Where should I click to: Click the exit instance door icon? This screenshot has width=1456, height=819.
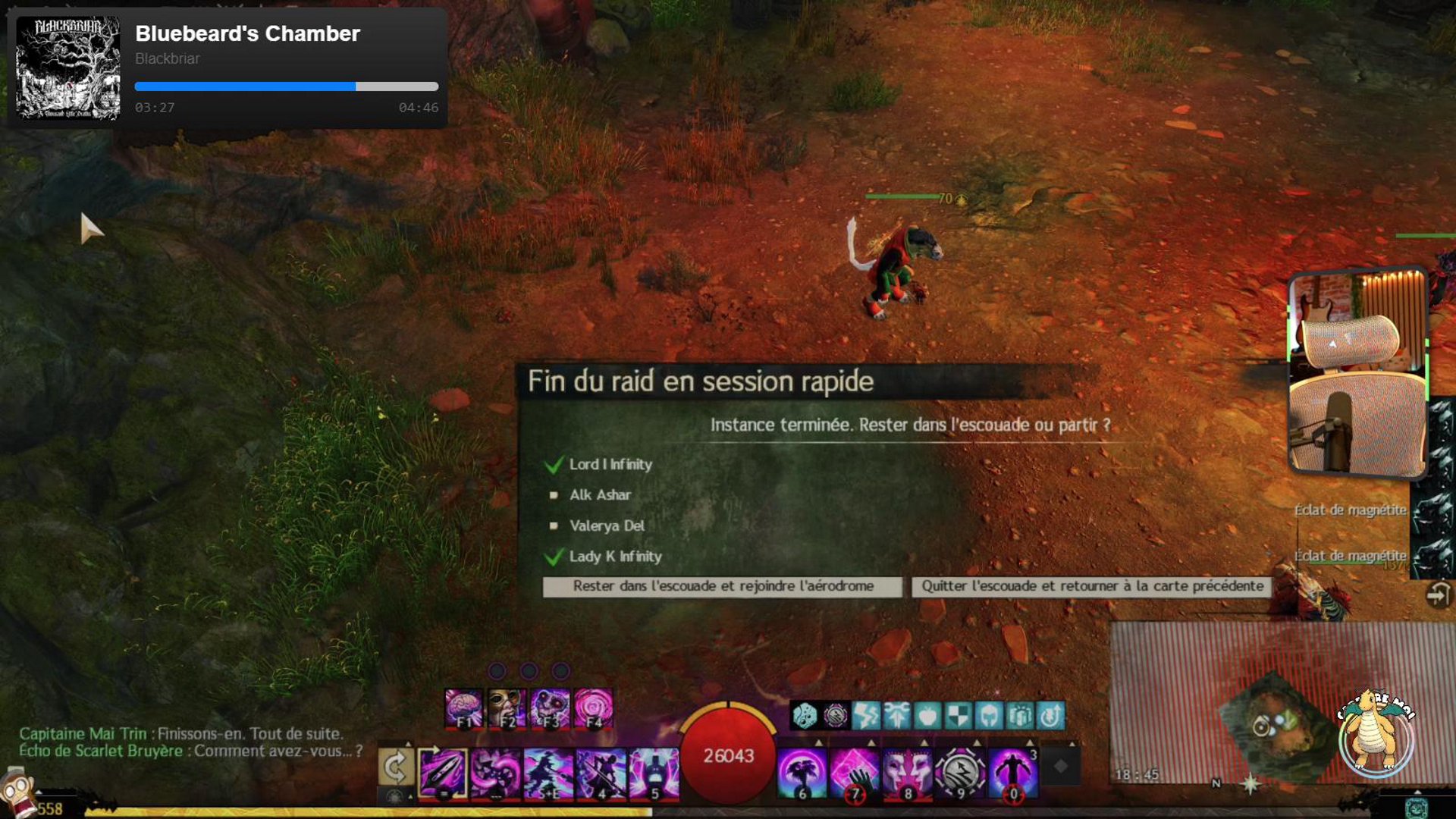point(1438,595)
